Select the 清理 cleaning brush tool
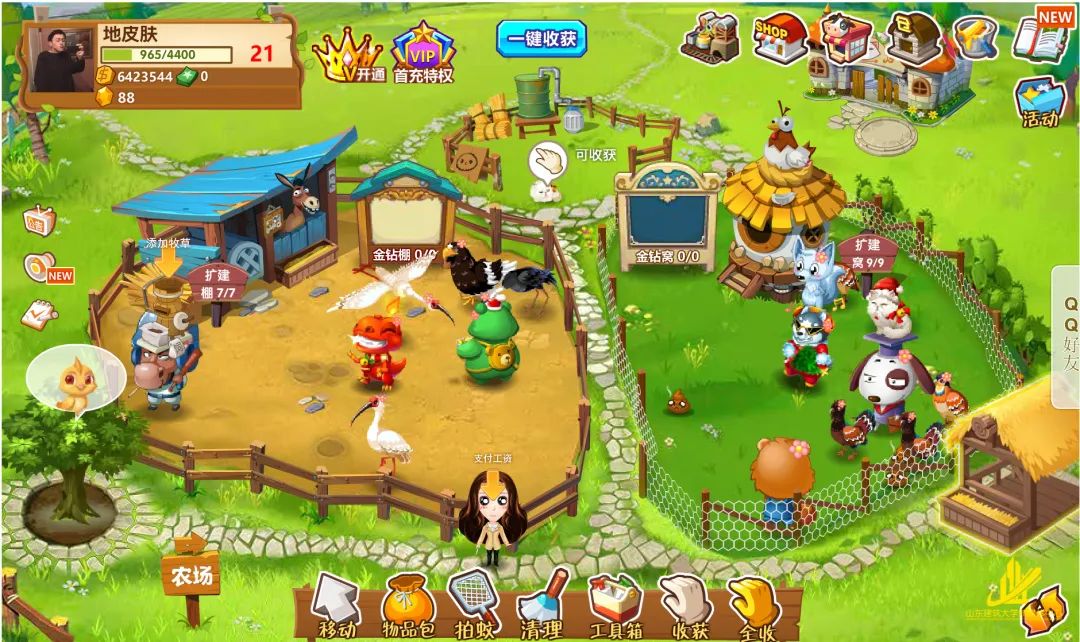Image resolution: width=1080 pixels, height=642 pixels. (x=543, y=604)
